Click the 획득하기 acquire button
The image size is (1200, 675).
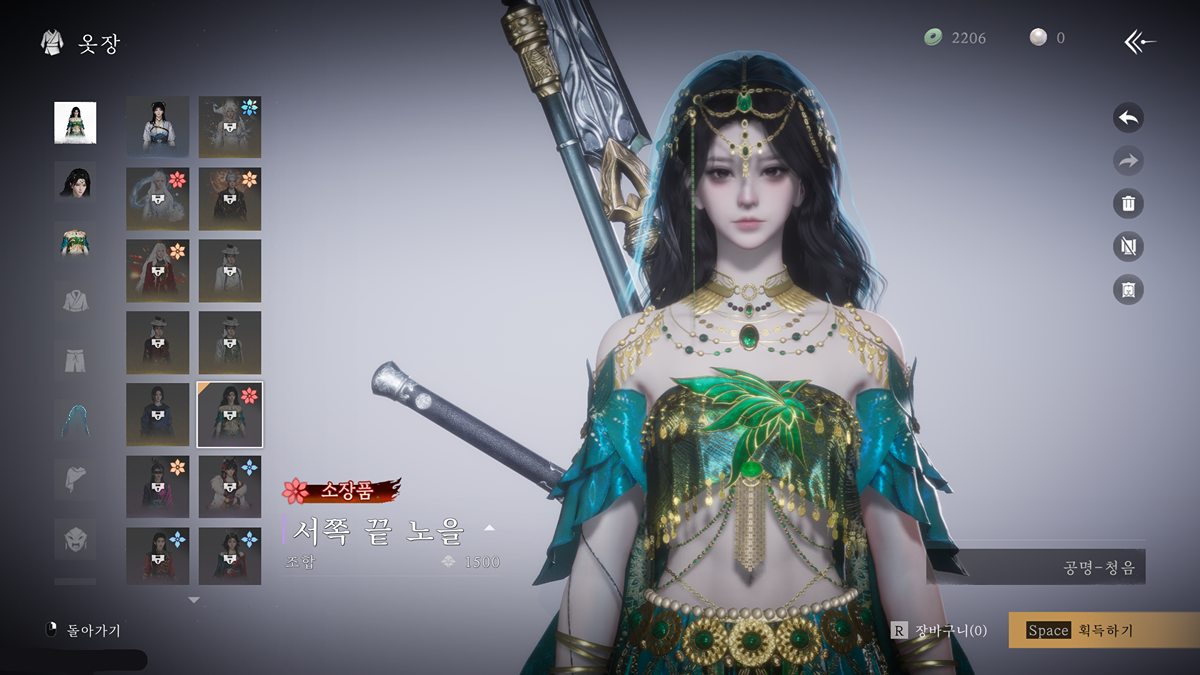point(1103,630)
